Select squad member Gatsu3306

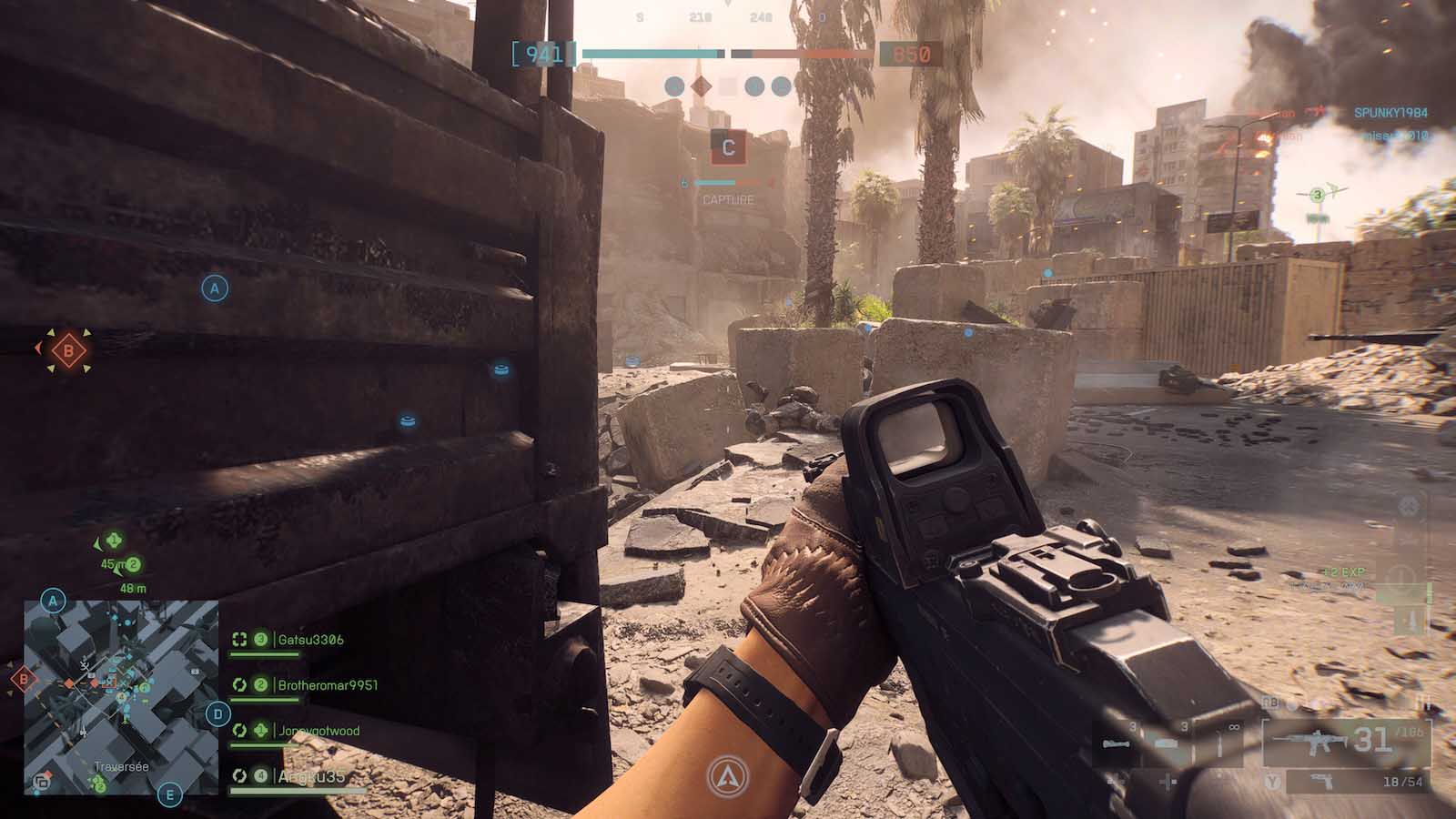click(310, 640)
